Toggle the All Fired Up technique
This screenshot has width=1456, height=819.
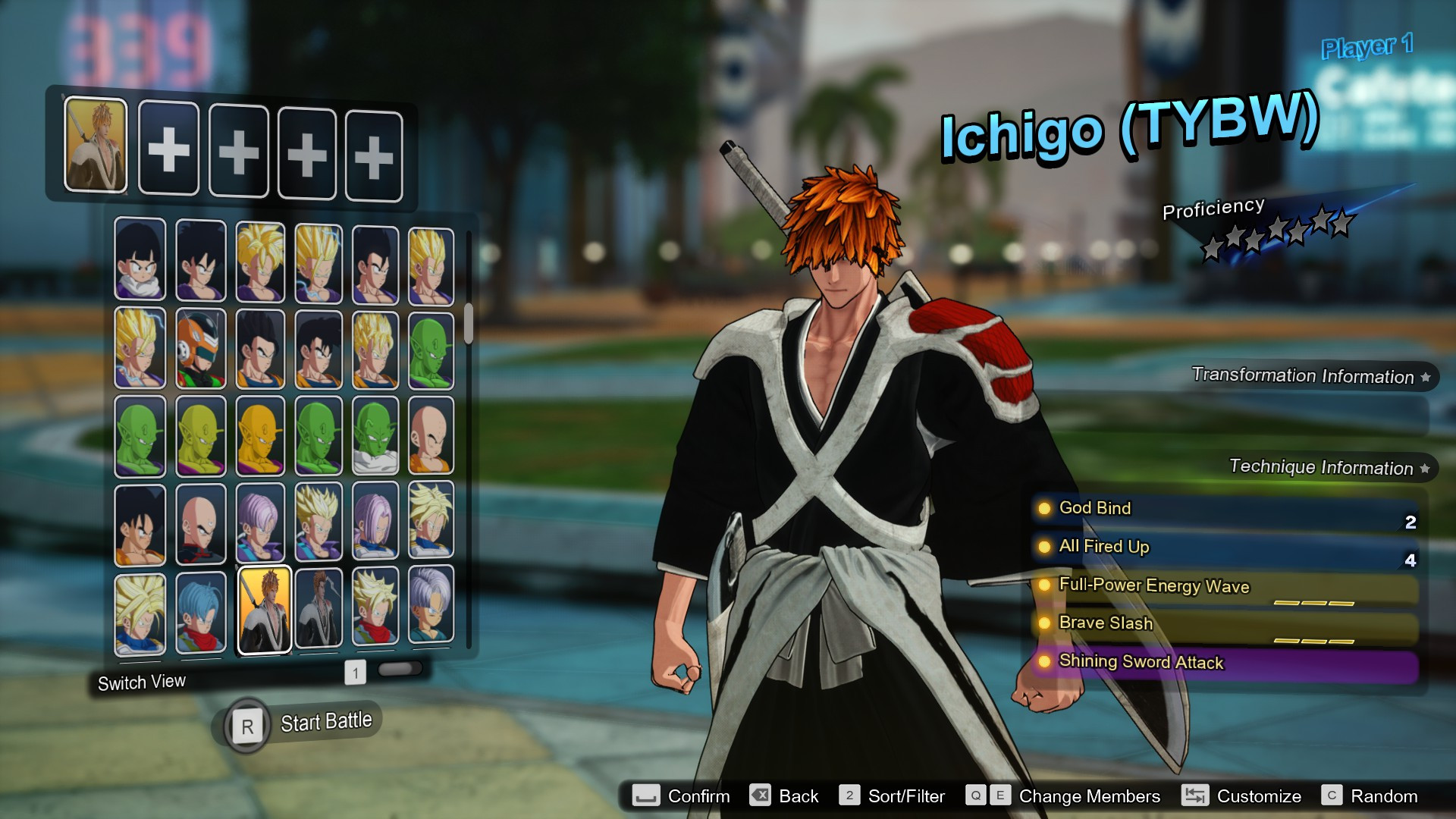pyautogui.click(x=1045, y=547)
